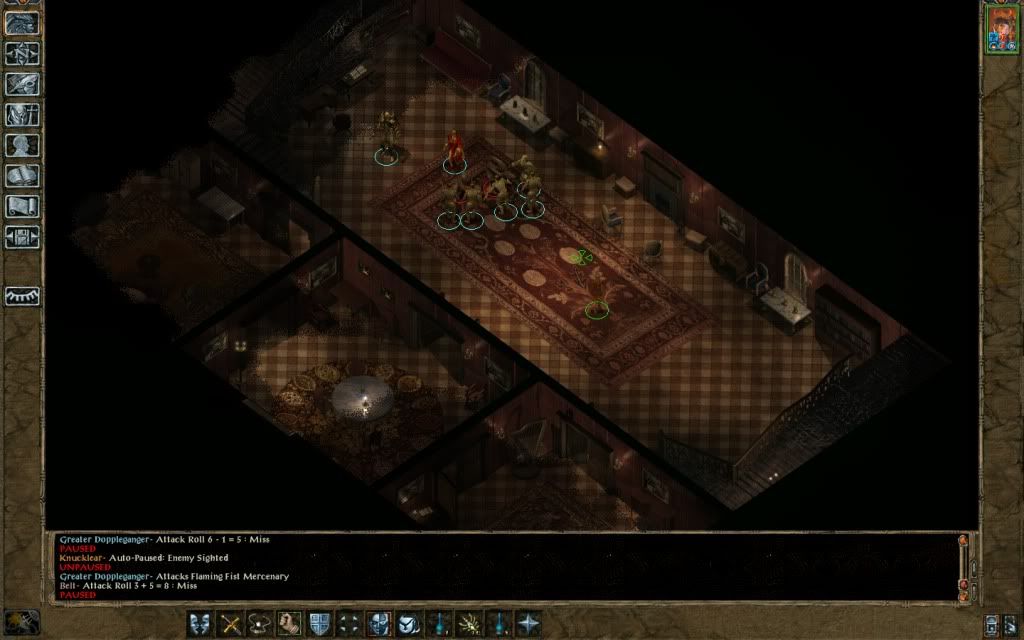Select the party member portrait
1024x640 pixels.
tap(1000, 28)
